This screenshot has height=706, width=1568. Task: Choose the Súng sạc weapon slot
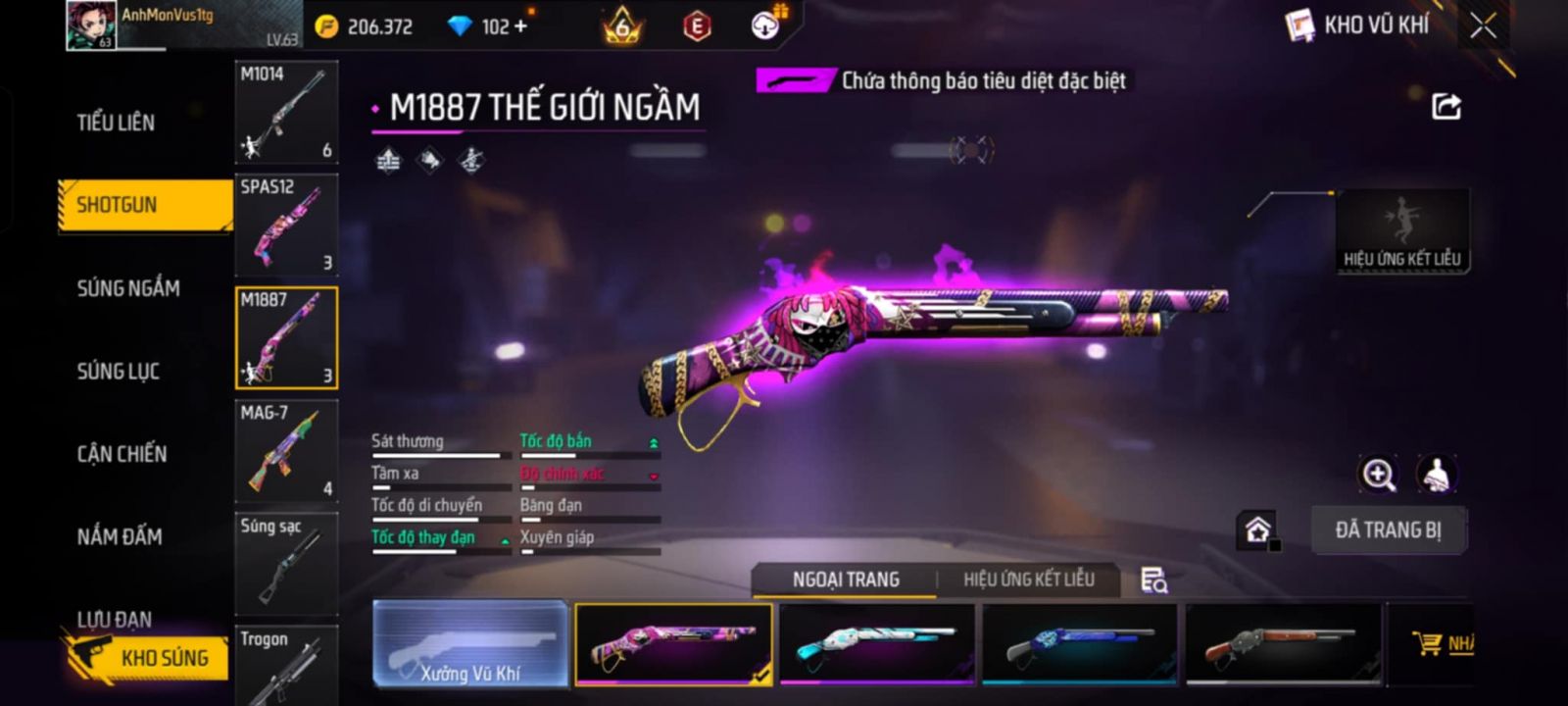pos(286,563)
